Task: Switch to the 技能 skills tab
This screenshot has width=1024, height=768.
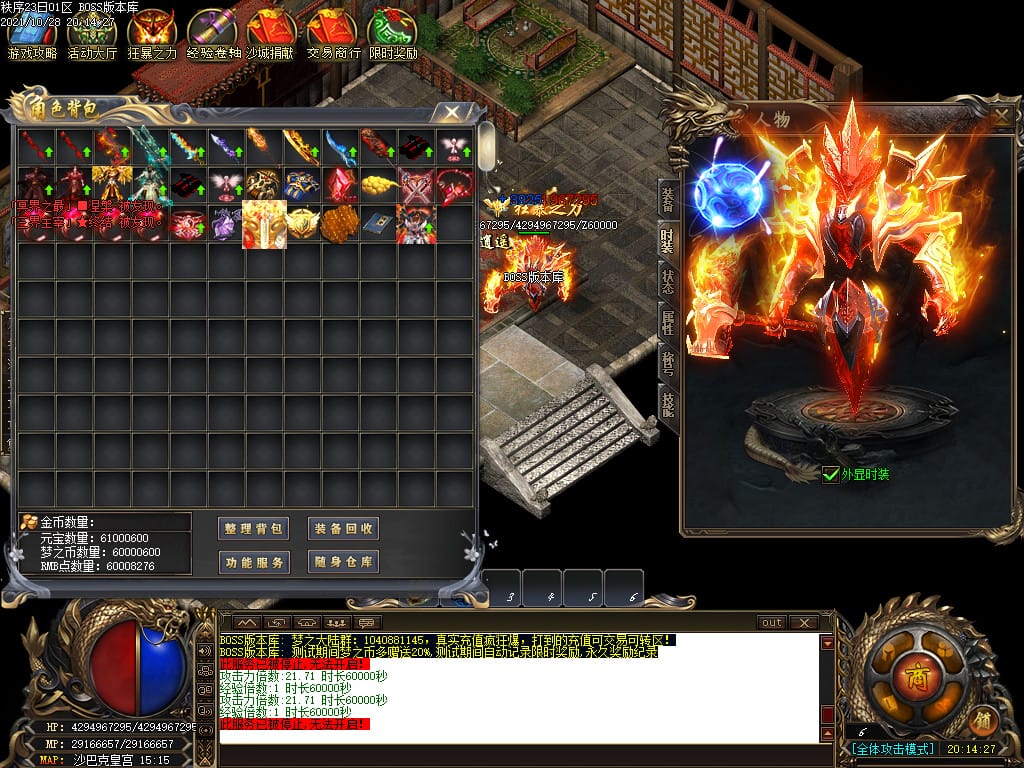Action: coord(667,403)
